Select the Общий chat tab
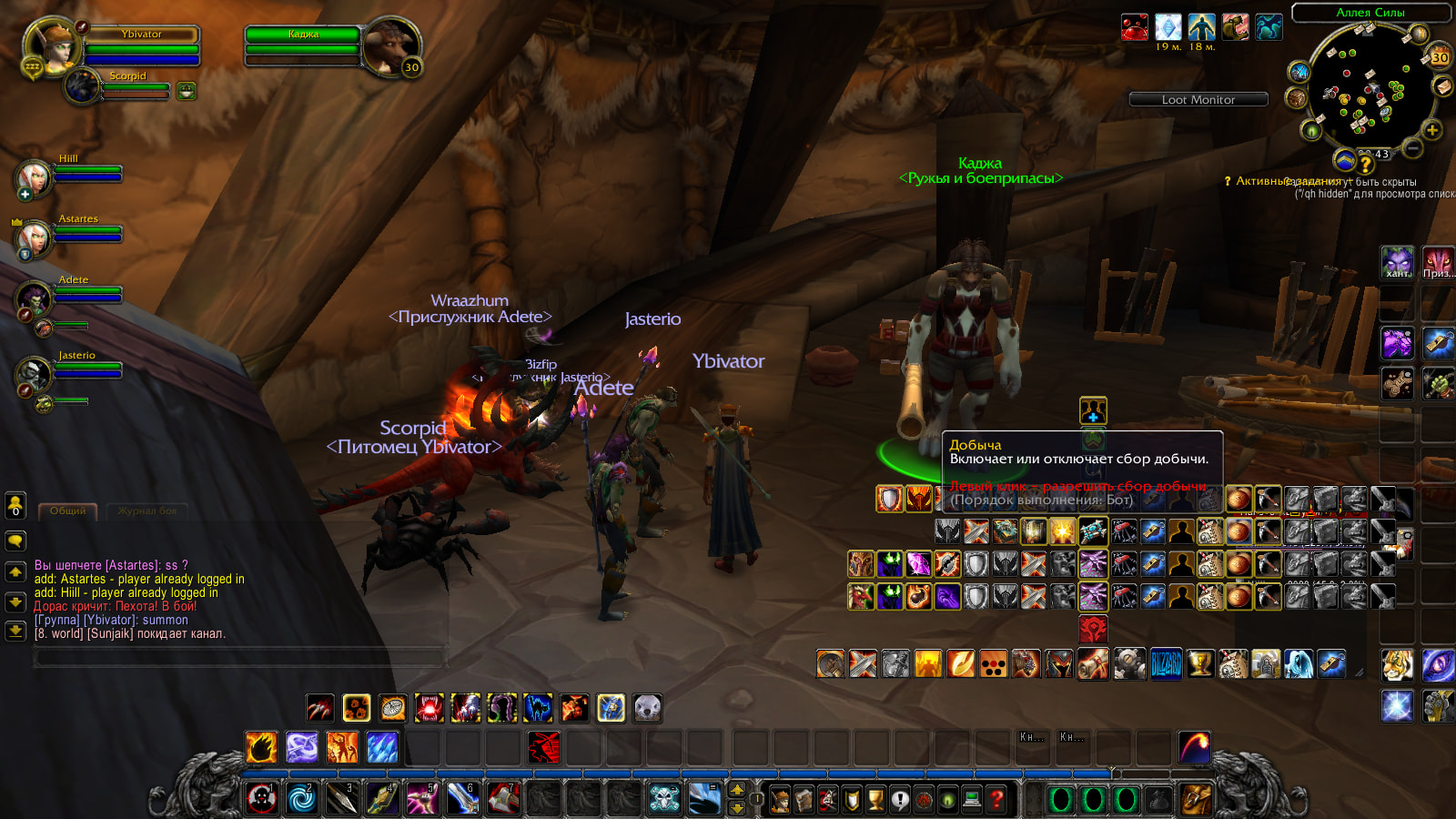The image size is (1456, 819). (x=68, y=511)
